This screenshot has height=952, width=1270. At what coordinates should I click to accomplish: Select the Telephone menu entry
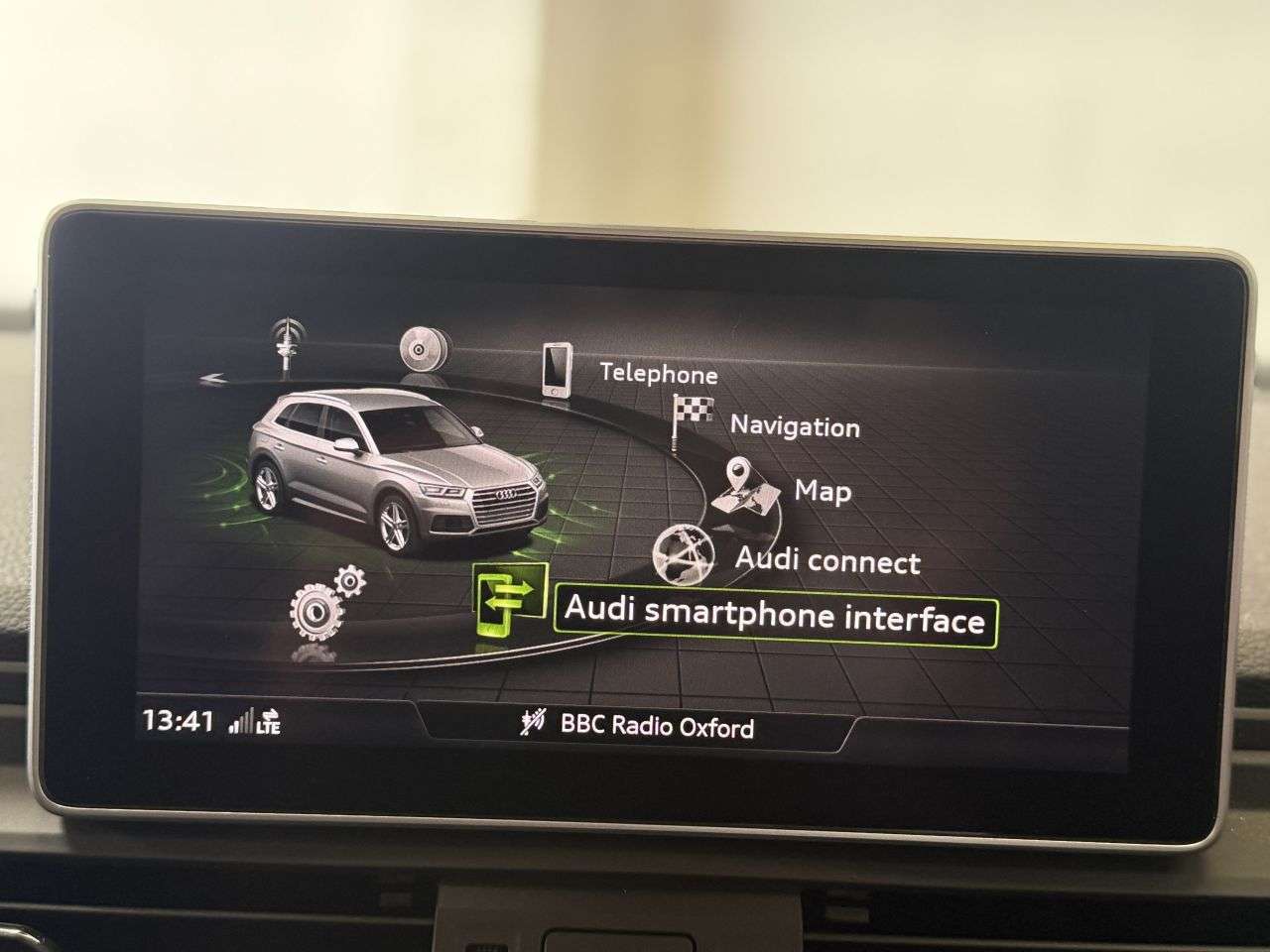click(x=658, y=376)
